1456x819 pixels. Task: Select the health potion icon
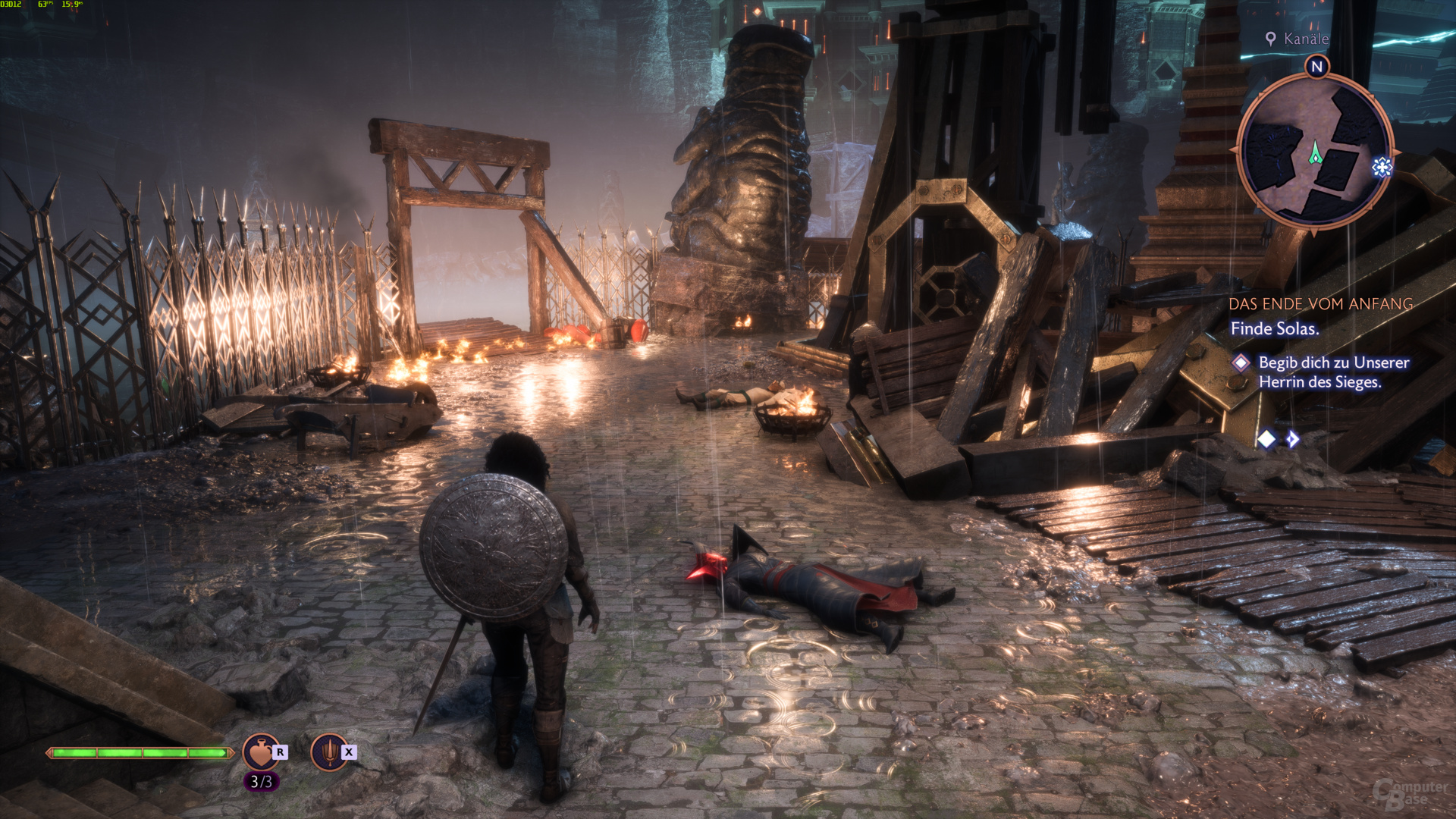tap(260, 752)
